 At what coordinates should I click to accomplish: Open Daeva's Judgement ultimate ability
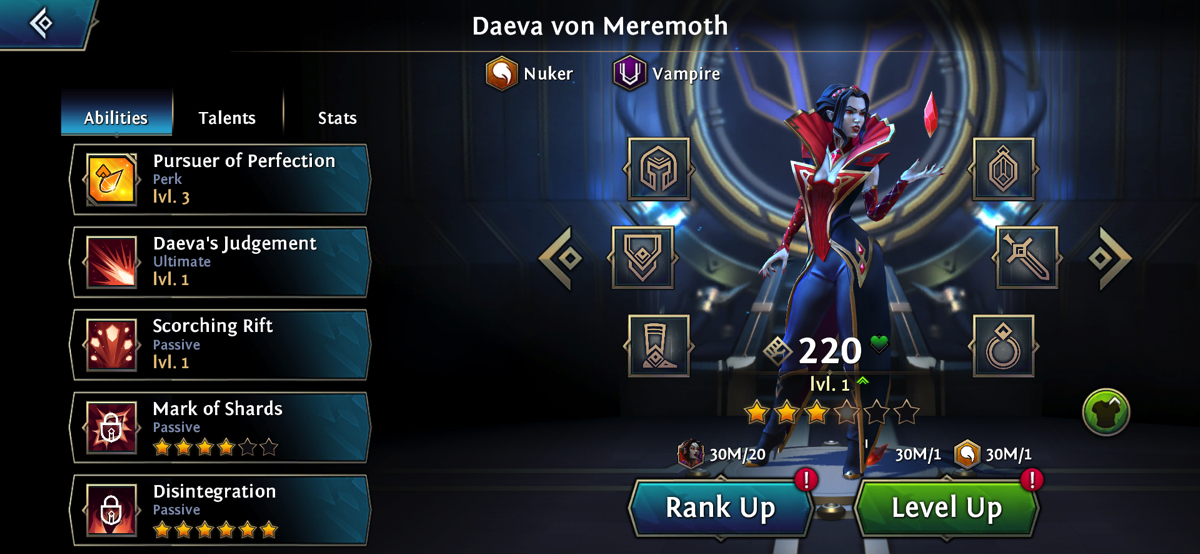click(x=220, y=262)
